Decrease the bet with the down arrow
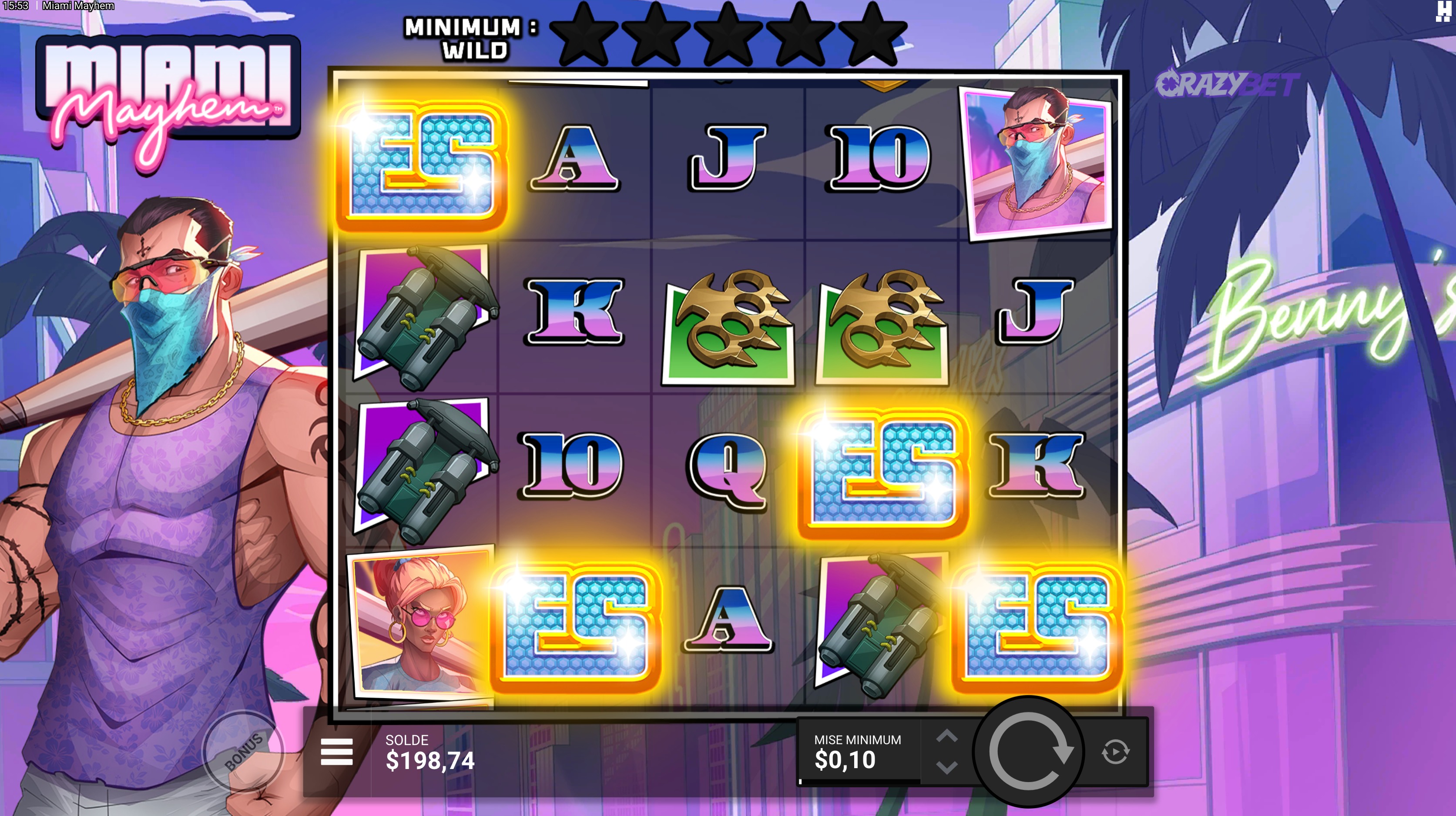 947,767
